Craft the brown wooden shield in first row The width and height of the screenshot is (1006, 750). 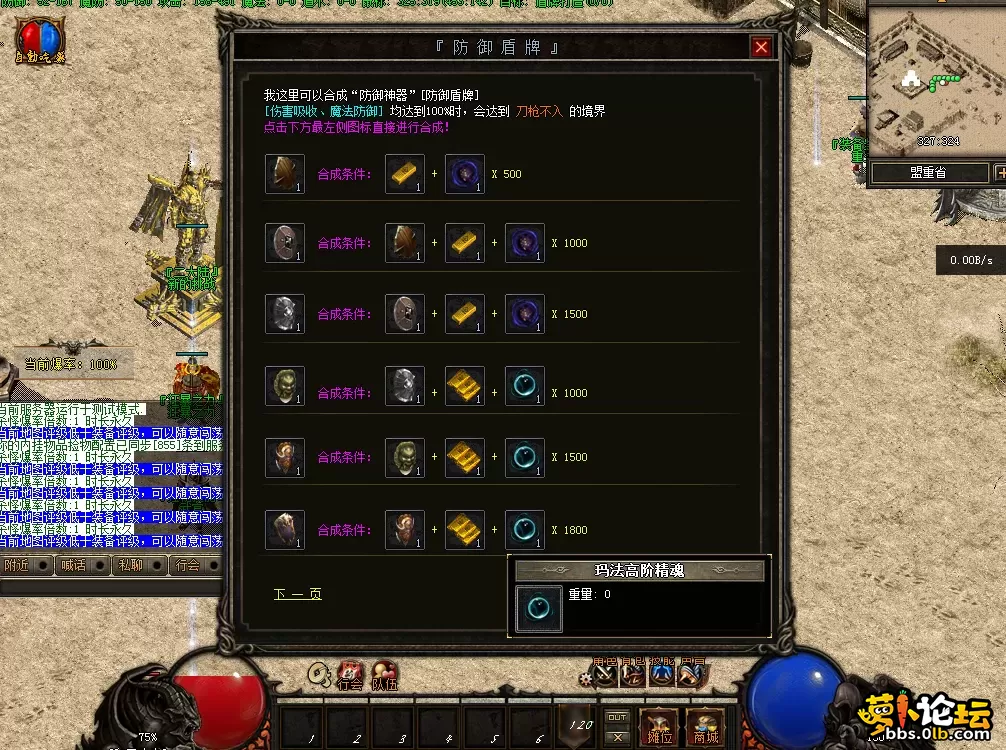coord(285,174)
